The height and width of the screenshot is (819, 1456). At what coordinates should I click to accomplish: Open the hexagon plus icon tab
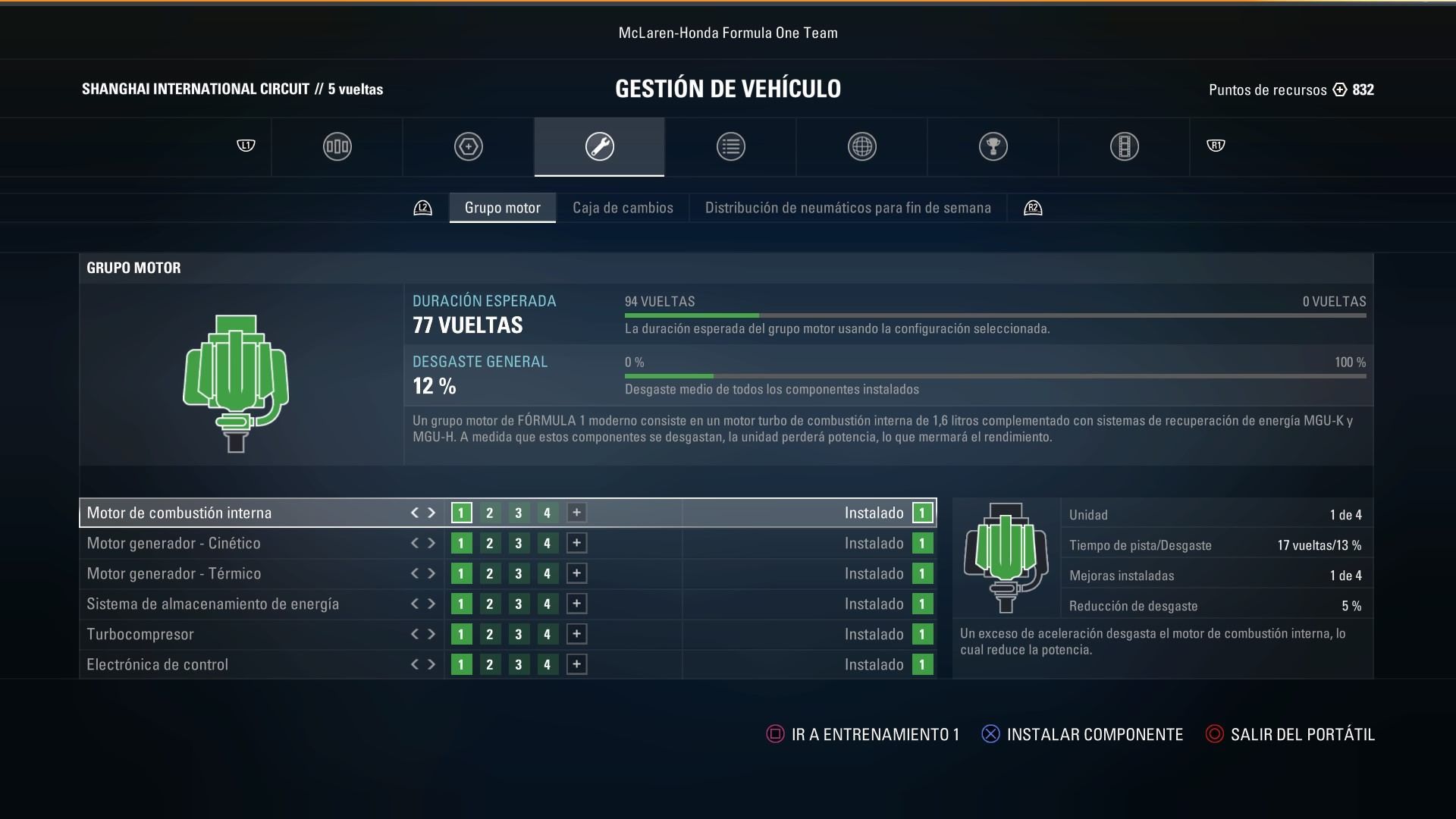(468, 146)
